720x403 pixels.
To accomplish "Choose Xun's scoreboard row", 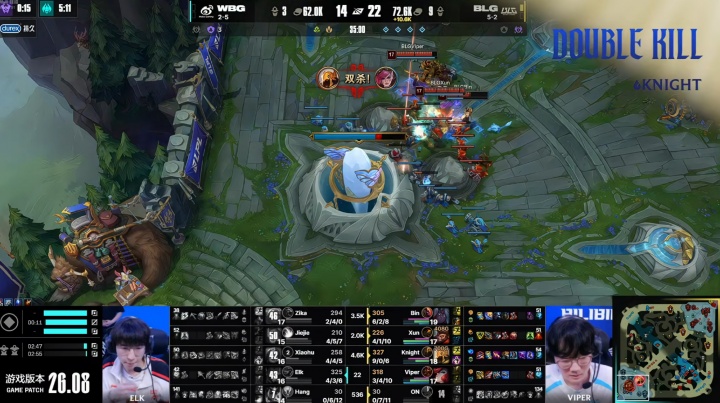I will click(x=408, y=334).
